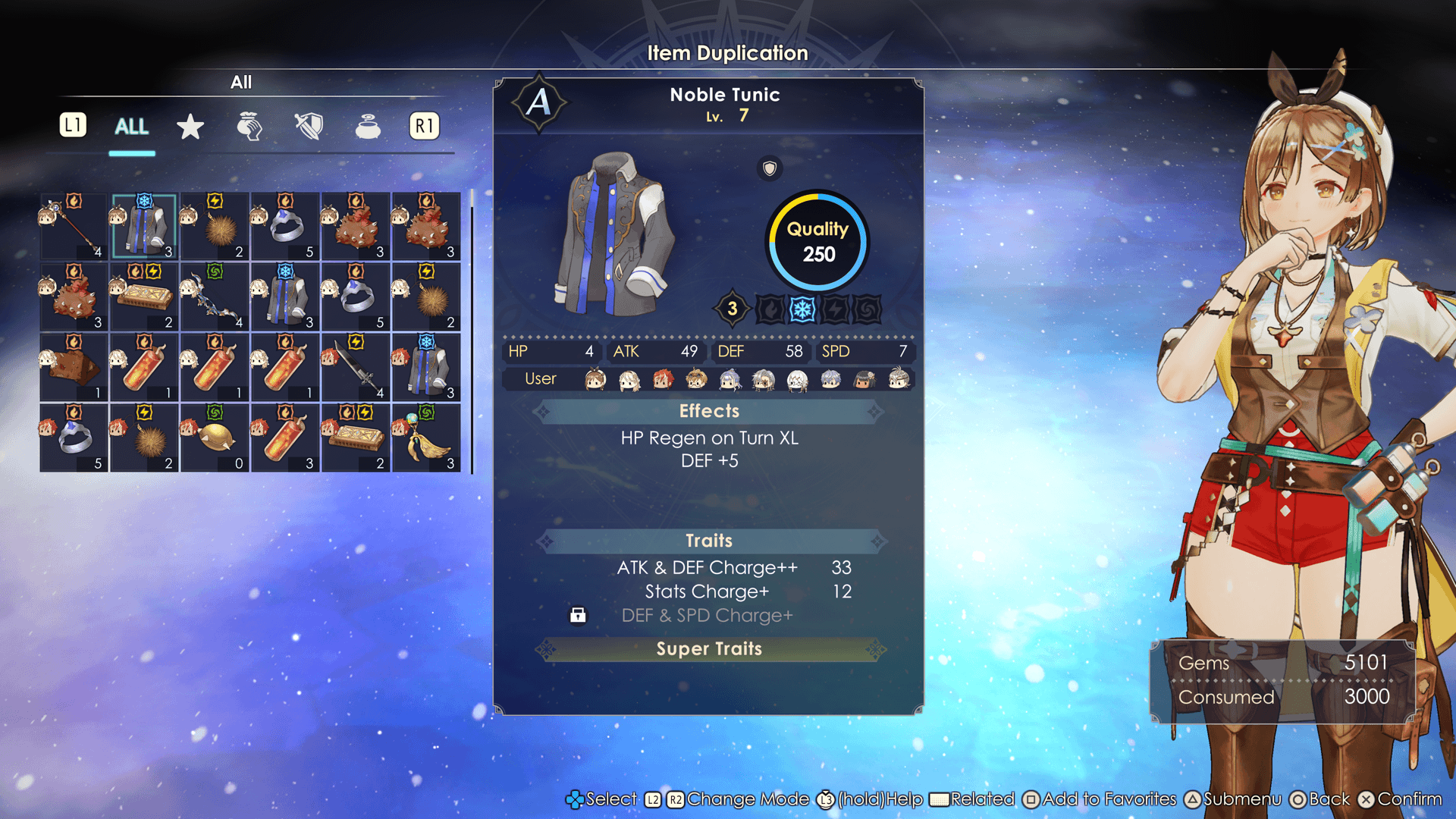This screenshot has height=819, width=1456.
Task: Open the cauldron category tab
Action: tap(368, 127)
